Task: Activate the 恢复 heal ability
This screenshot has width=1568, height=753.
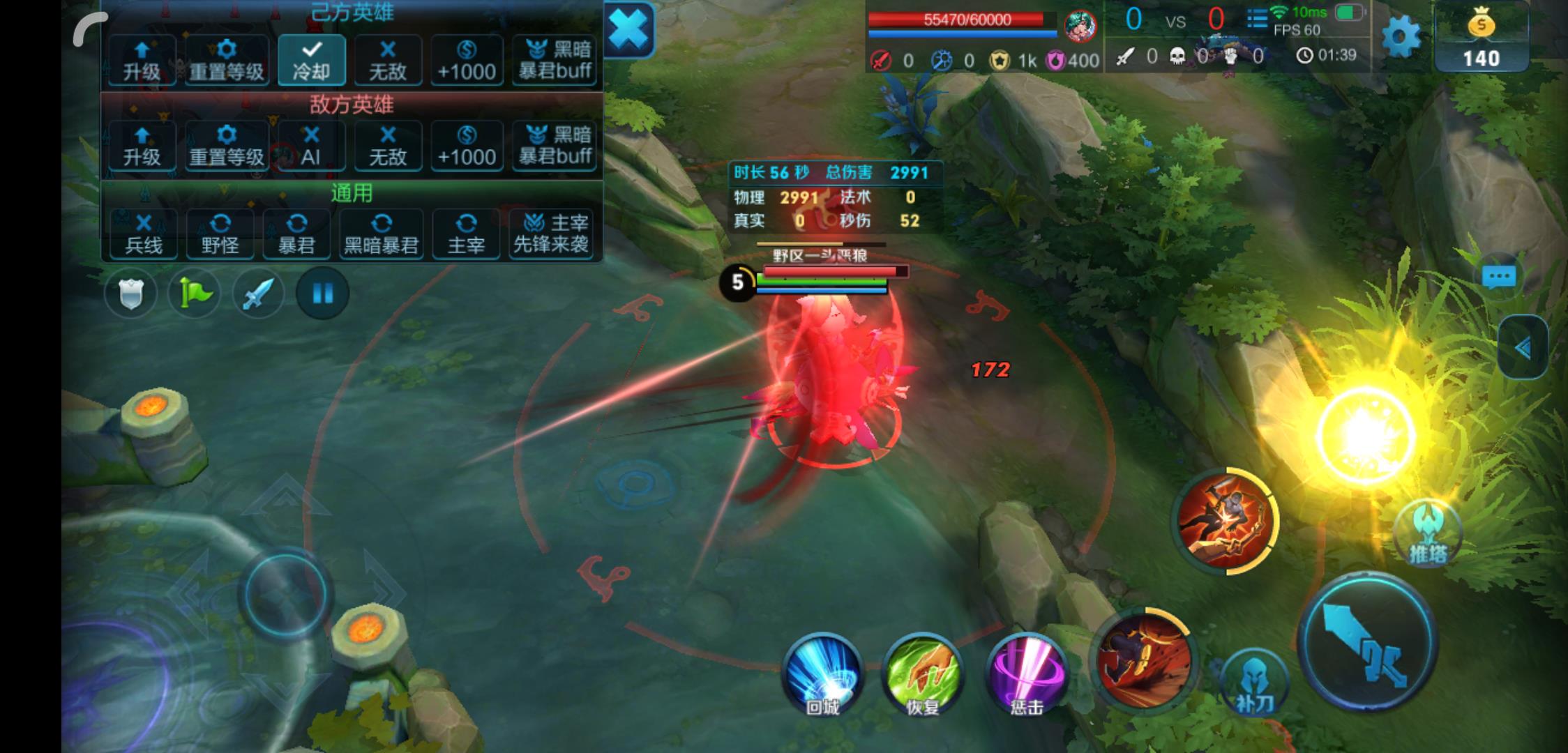Action: 922,674
